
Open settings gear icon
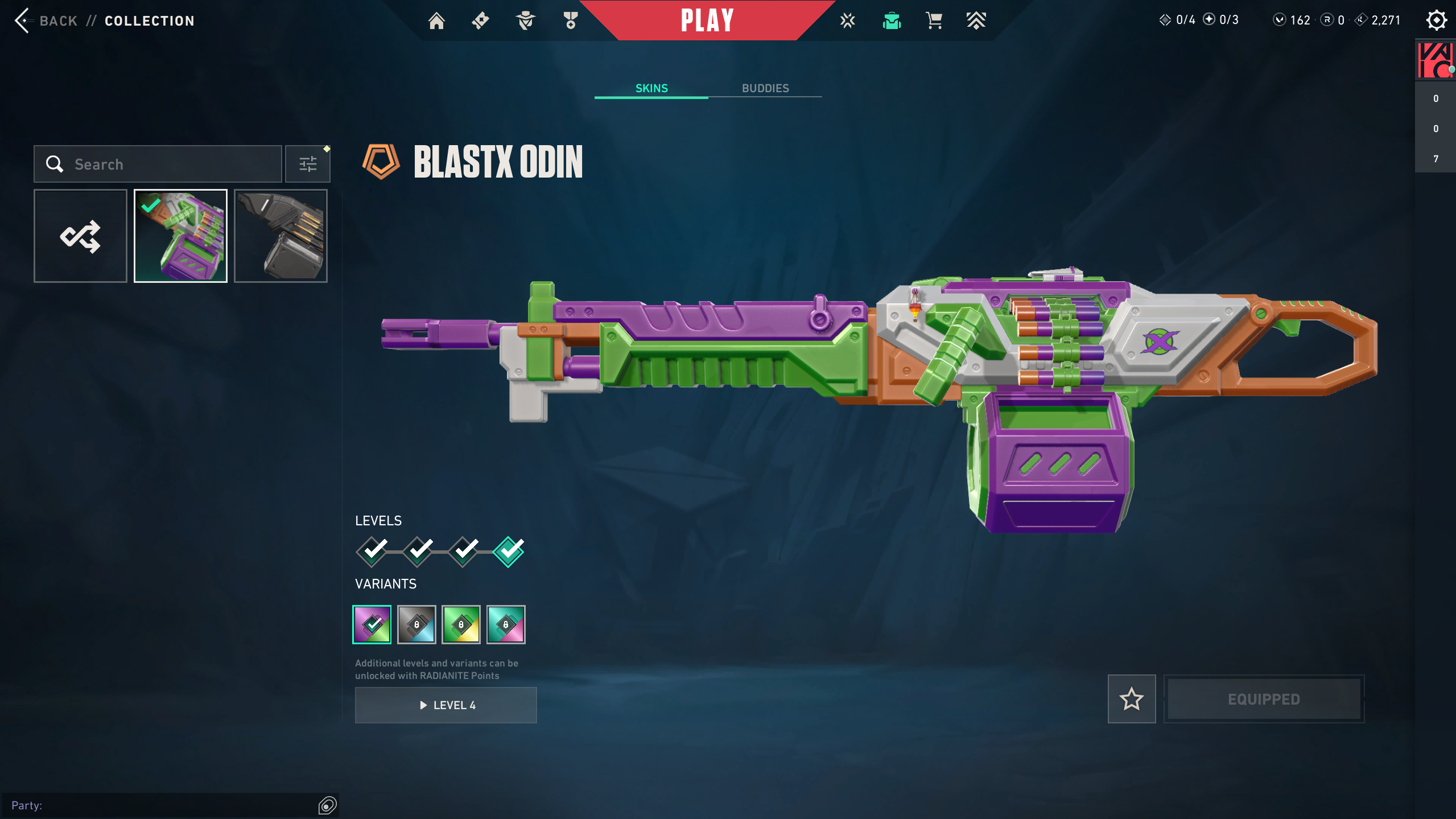(x=1436, y=20)
